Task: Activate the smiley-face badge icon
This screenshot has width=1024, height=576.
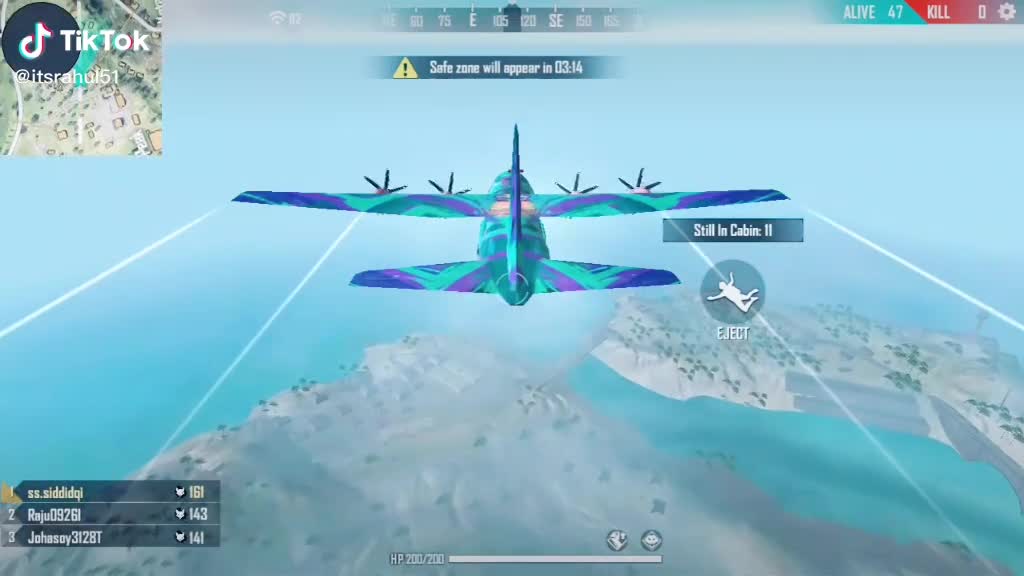Action: (x=652, y=541)
